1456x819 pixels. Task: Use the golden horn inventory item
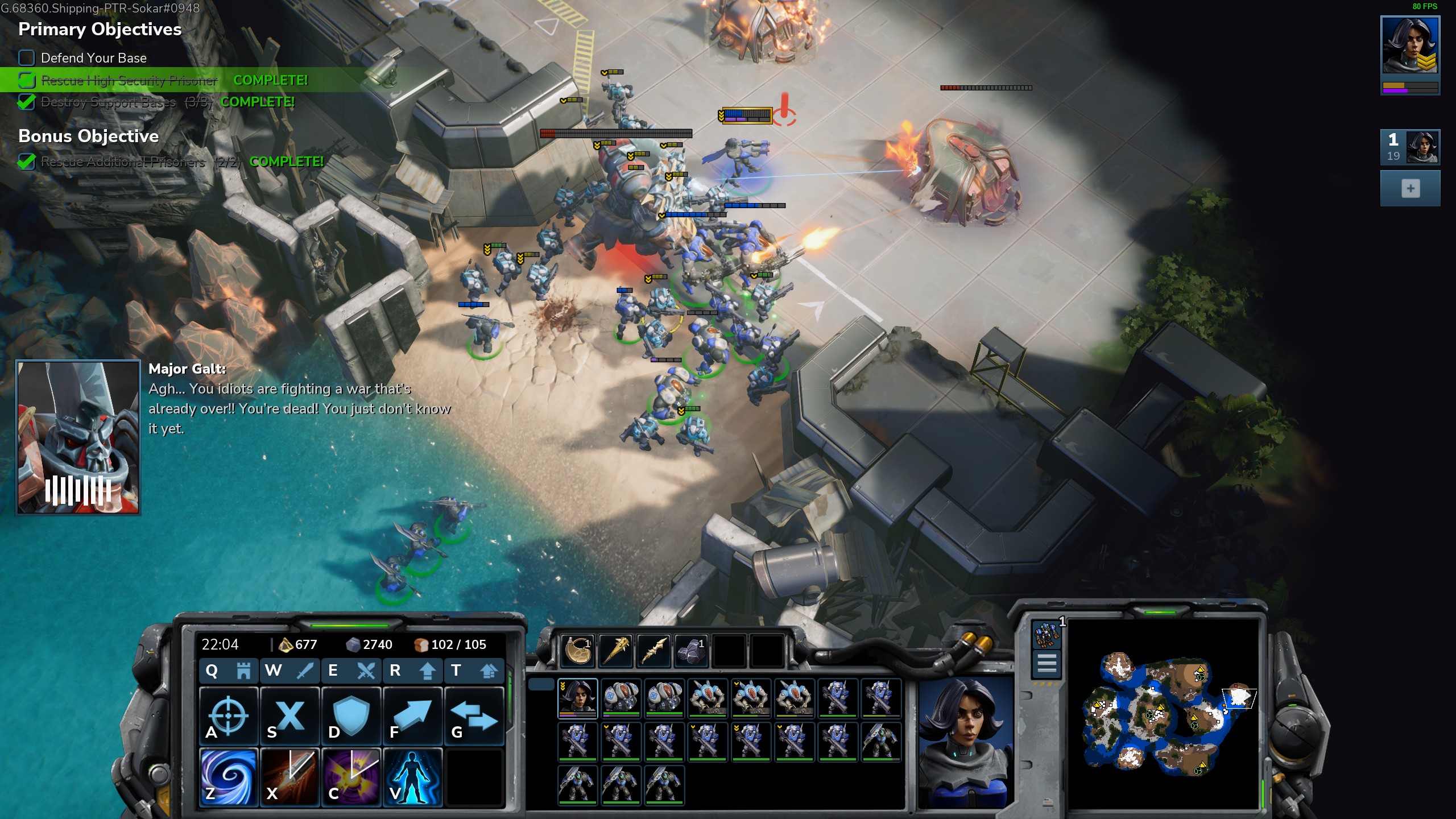point(577,650)
